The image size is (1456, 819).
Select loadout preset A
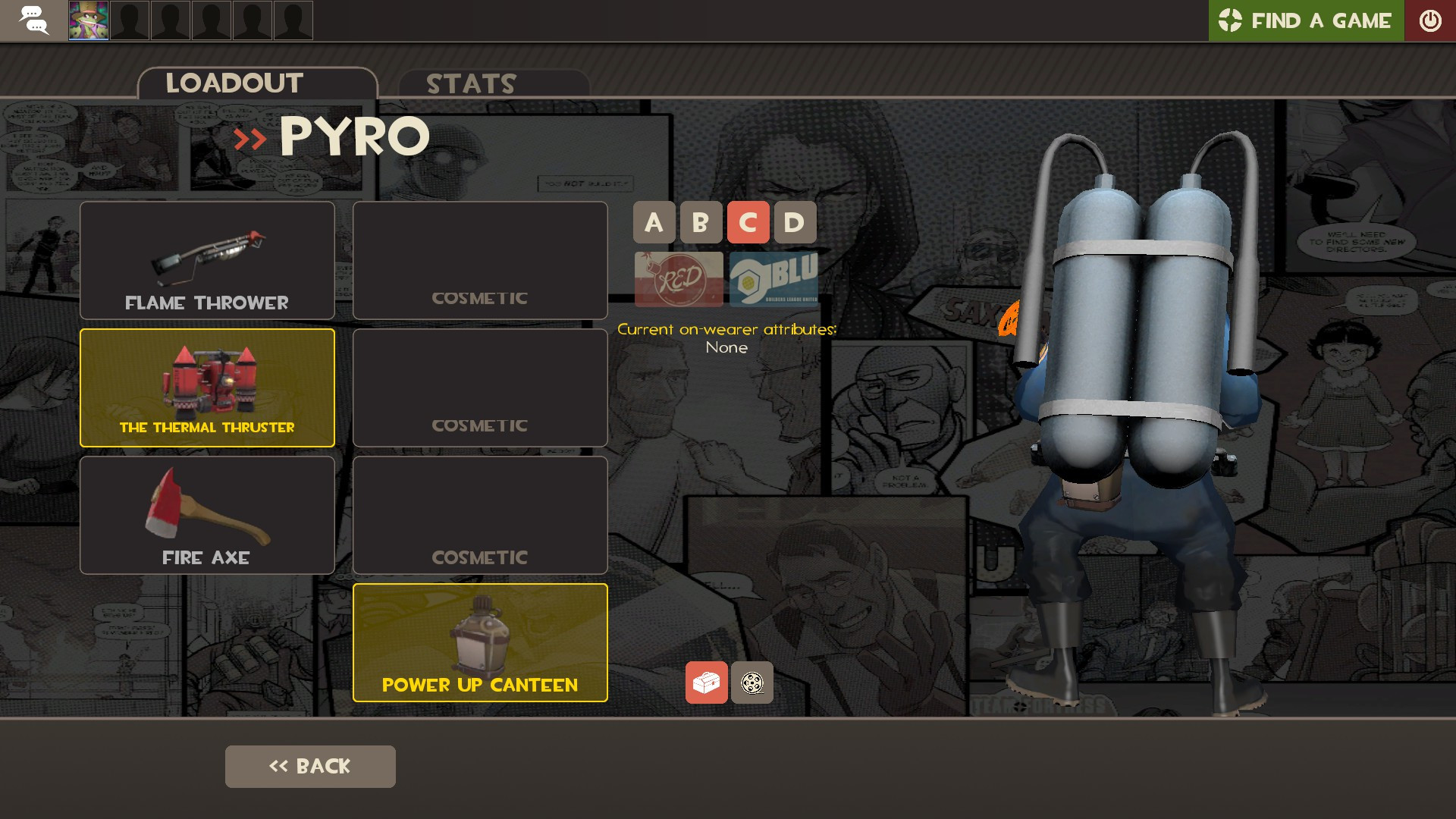(x=654, y=222)
